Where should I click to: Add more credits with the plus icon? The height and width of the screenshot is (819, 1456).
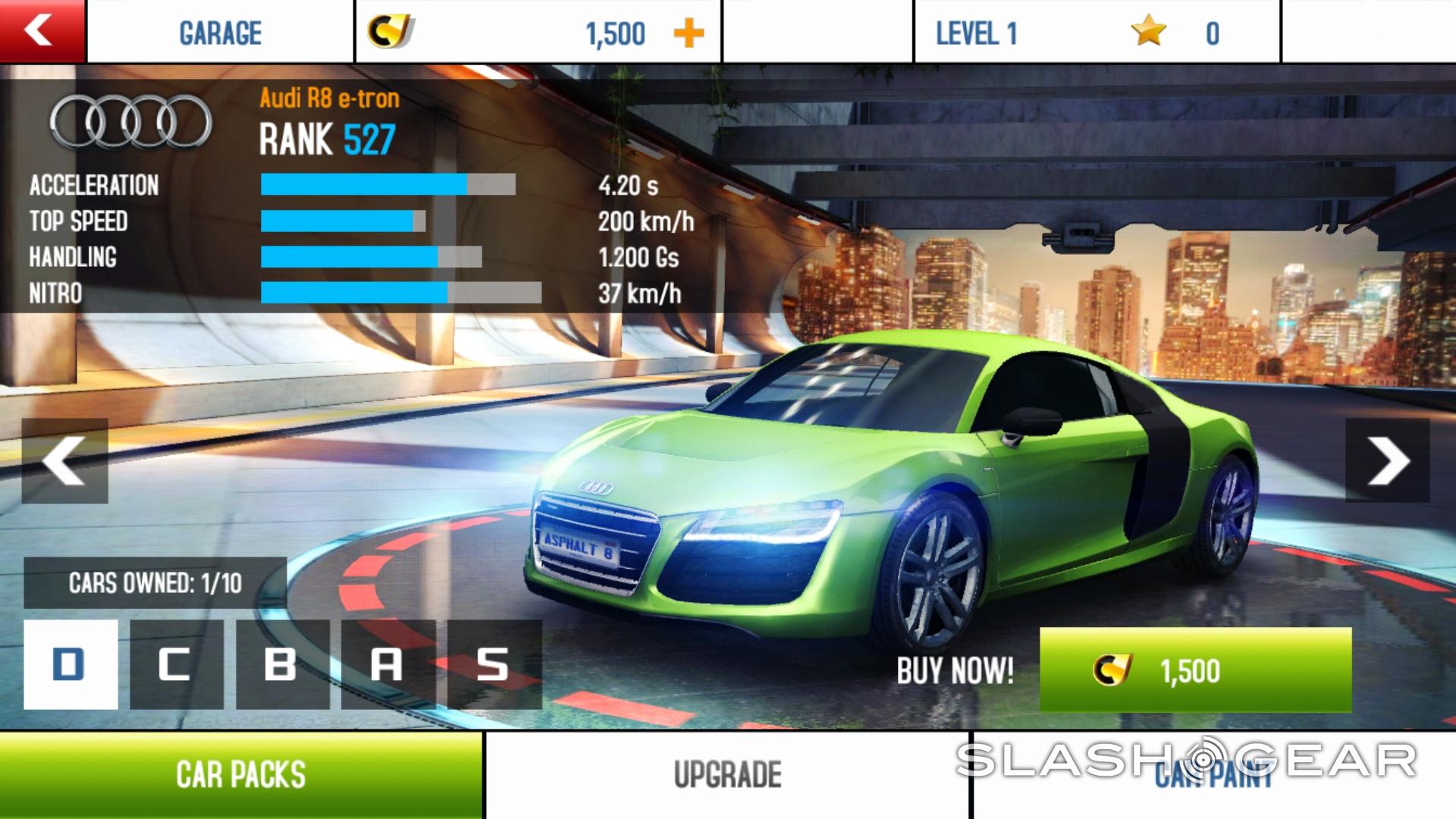689,33
